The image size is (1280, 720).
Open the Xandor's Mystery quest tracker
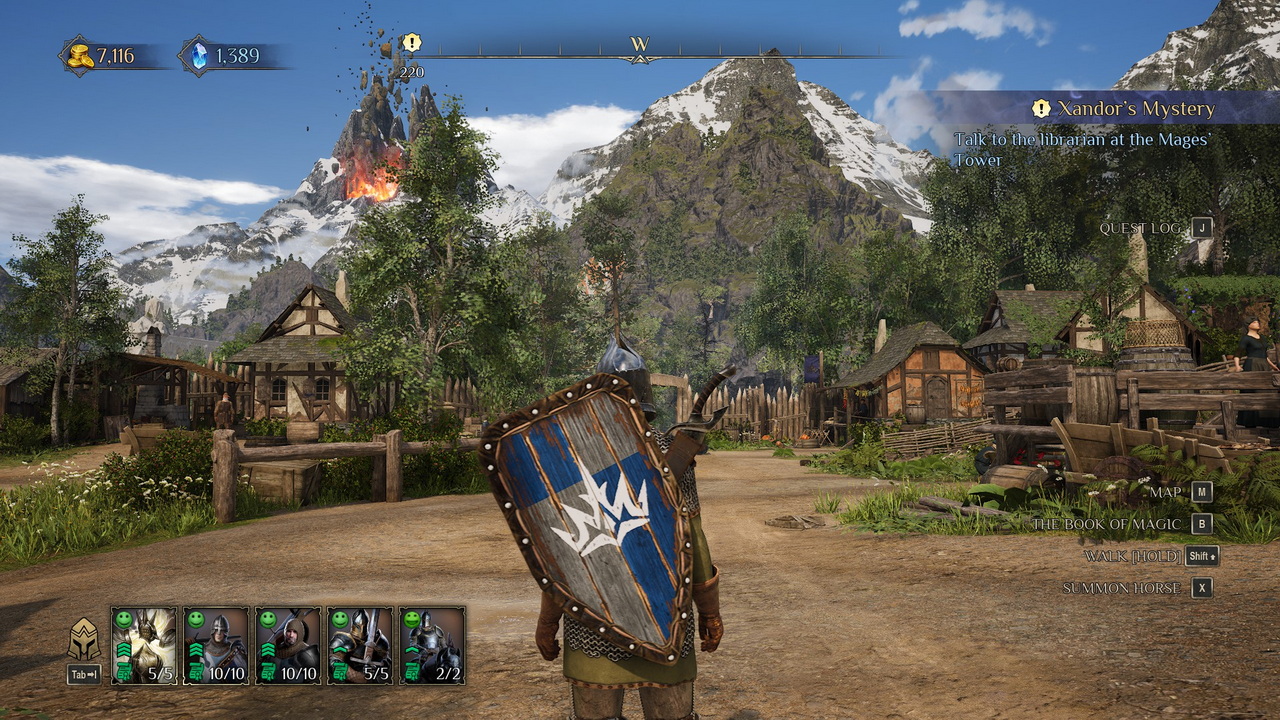[1125, 108]
